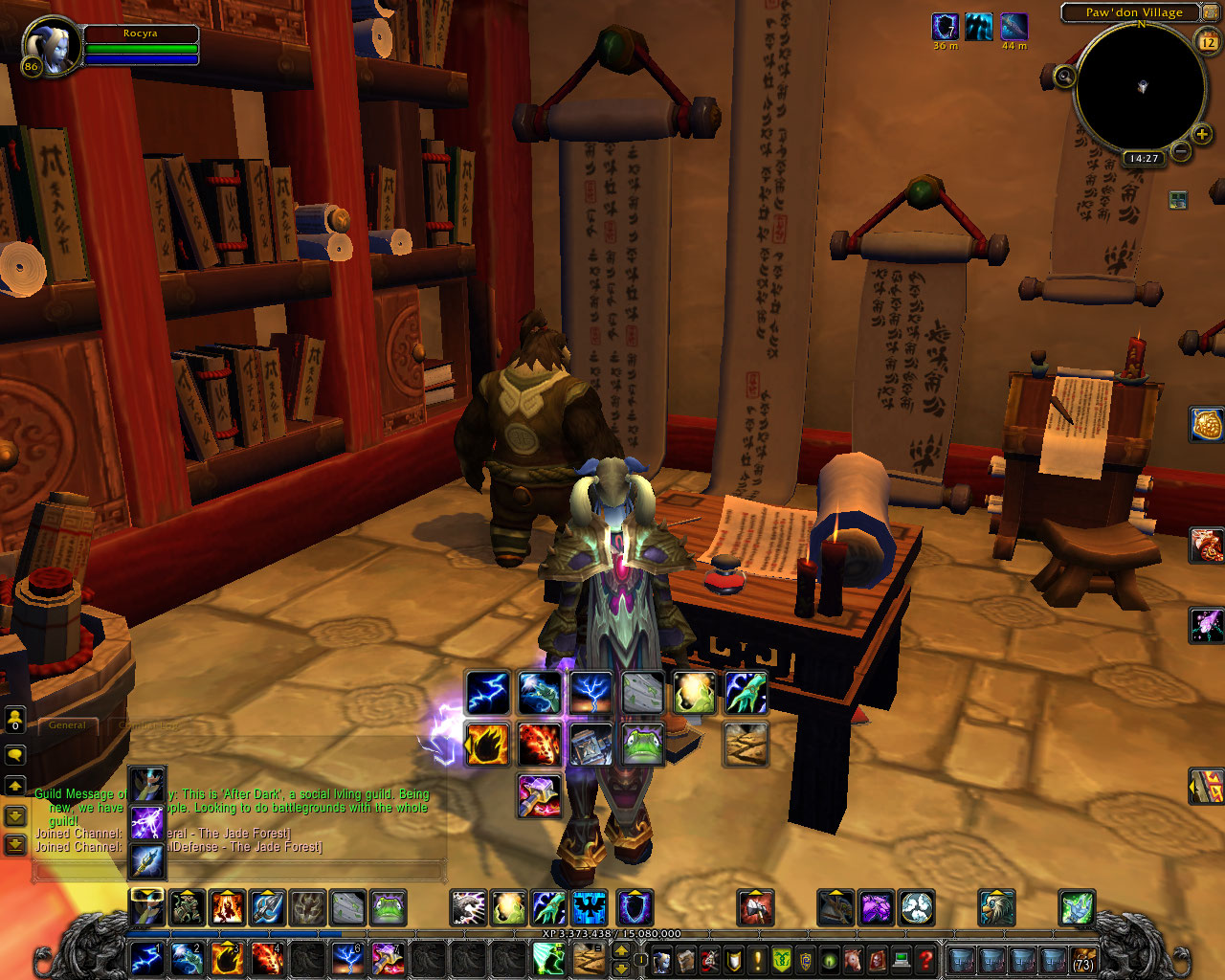Use the eagle head ability icon
The width and height of the screenshot is (1225, 980).
pos(996,907)
